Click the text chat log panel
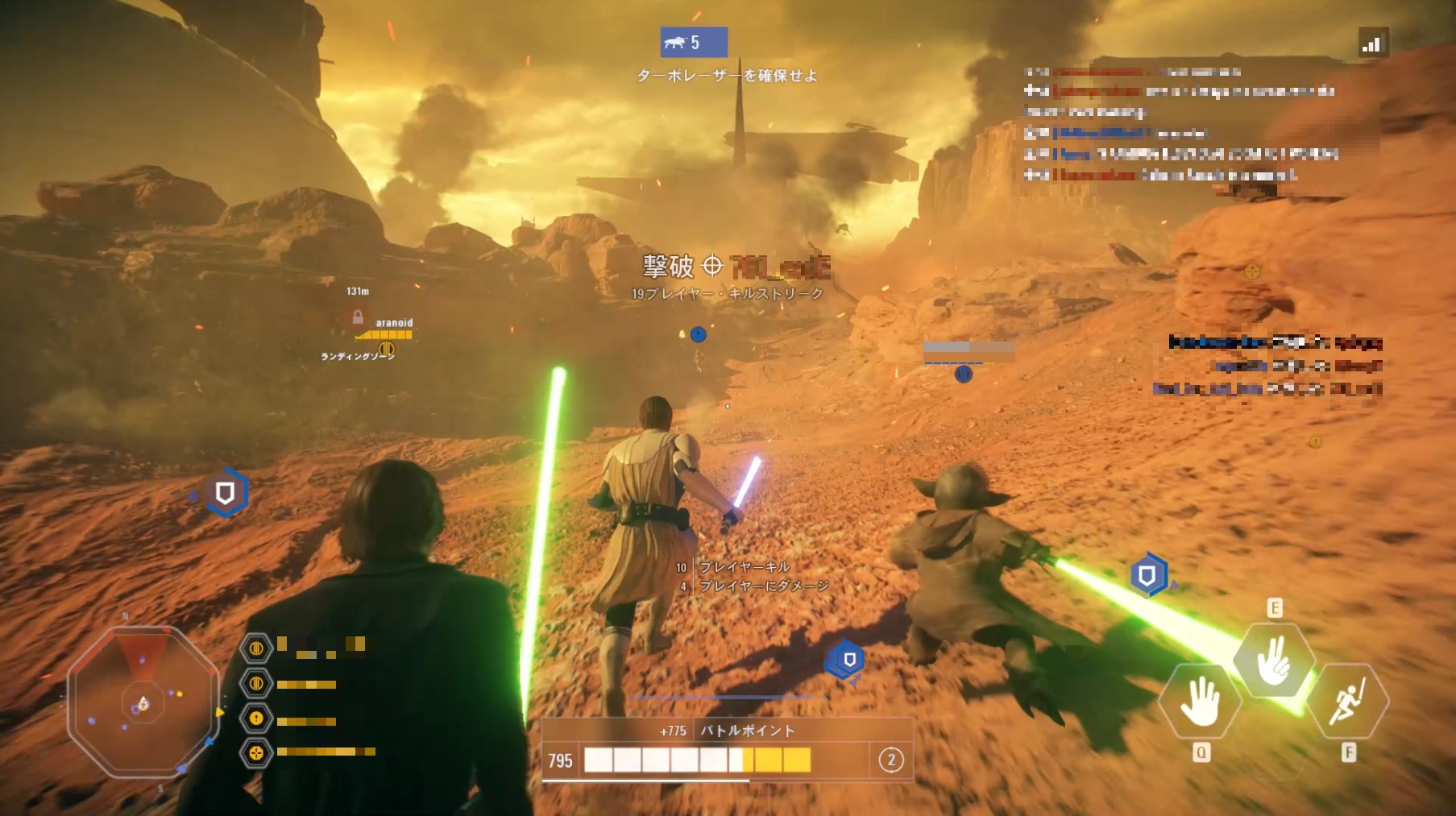1456x816 pixels. [1180, 123]
